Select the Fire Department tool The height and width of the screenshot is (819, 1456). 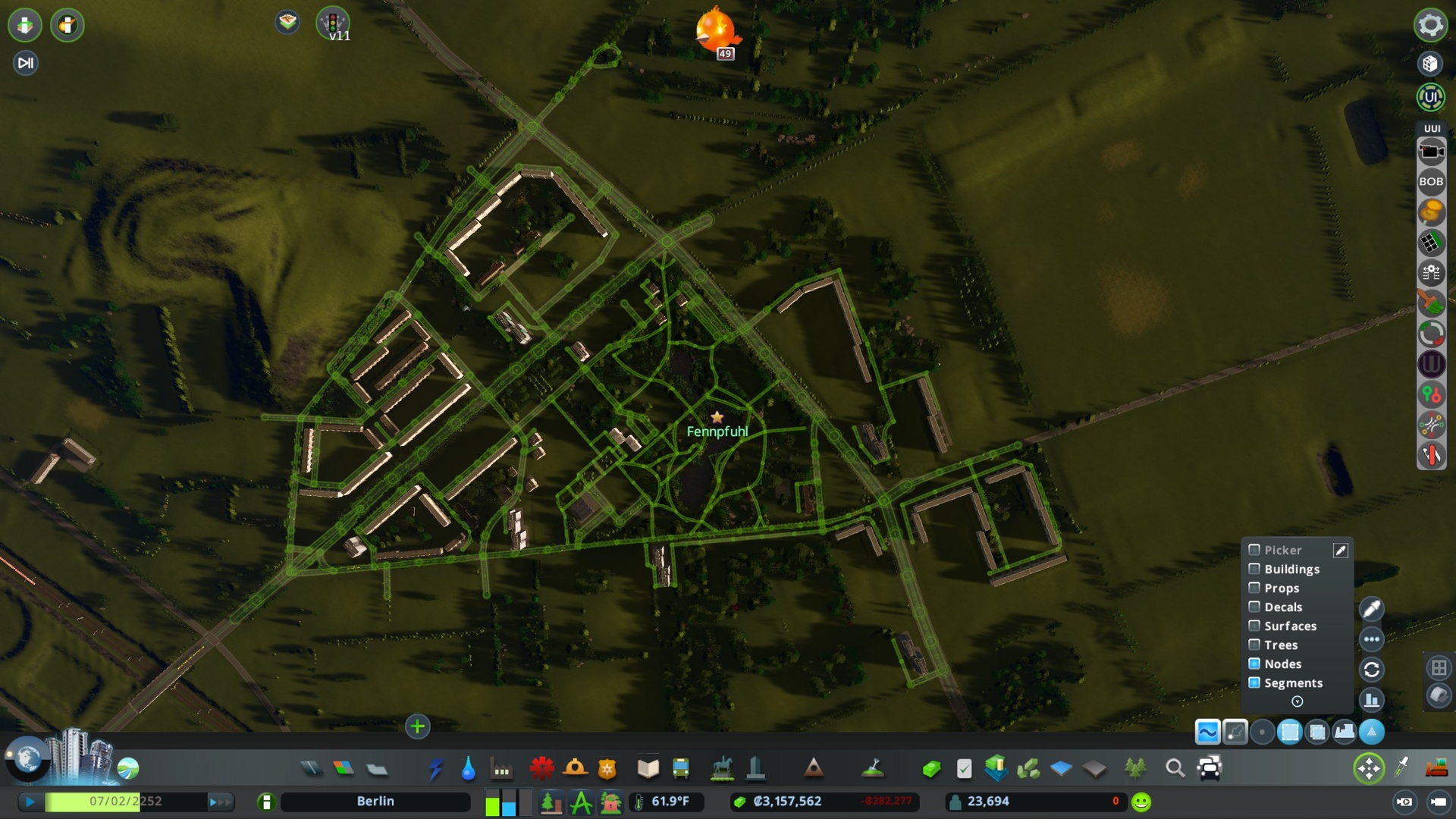click(x=574, y=768)
